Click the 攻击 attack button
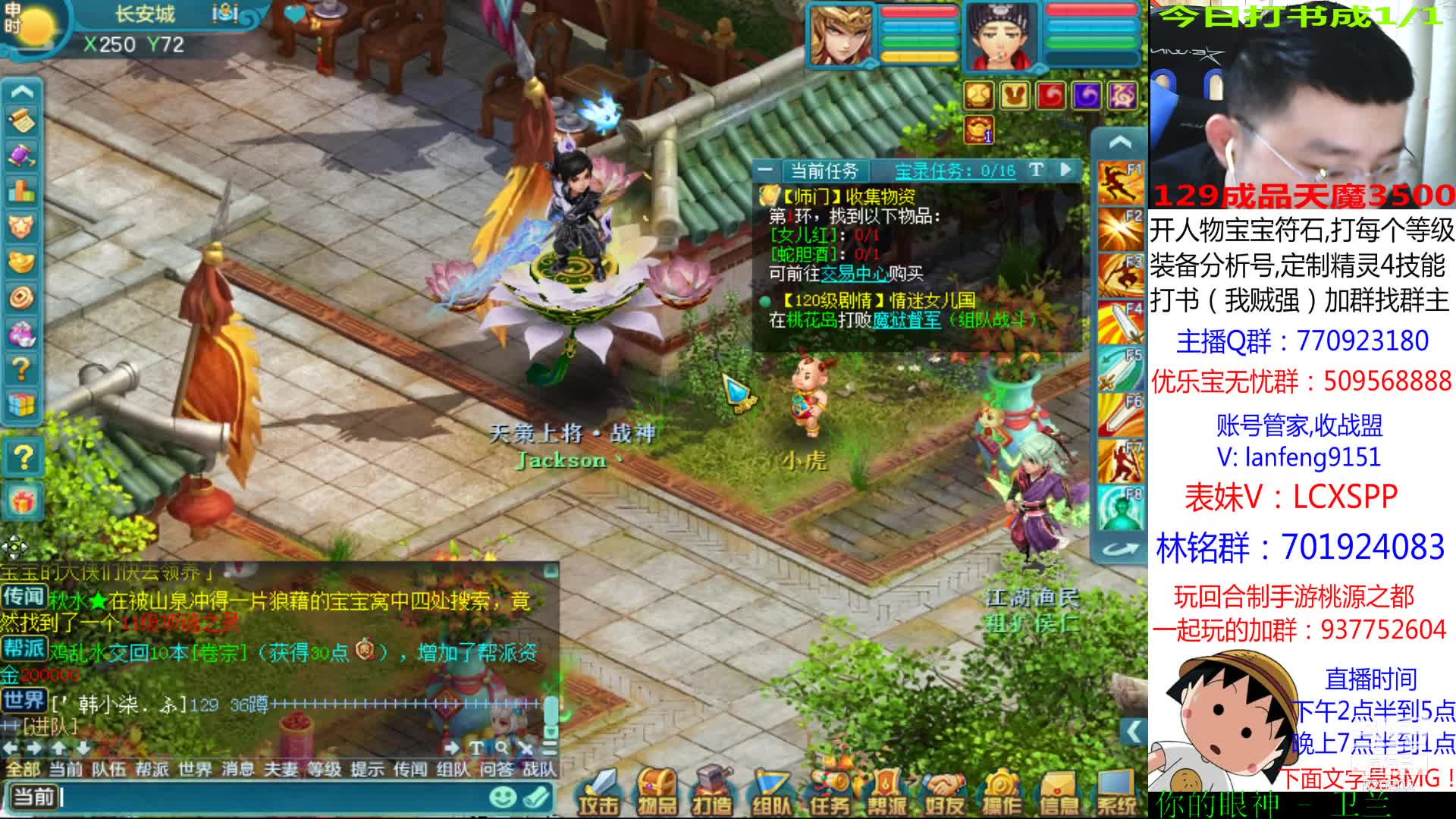This screenshot has width=1456, height=819. click(x=599, y=792)
